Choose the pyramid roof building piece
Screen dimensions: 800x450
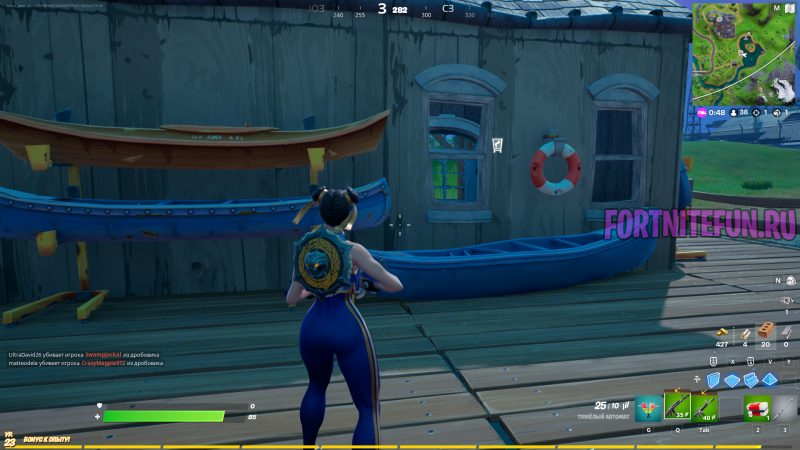coord(772,379)
